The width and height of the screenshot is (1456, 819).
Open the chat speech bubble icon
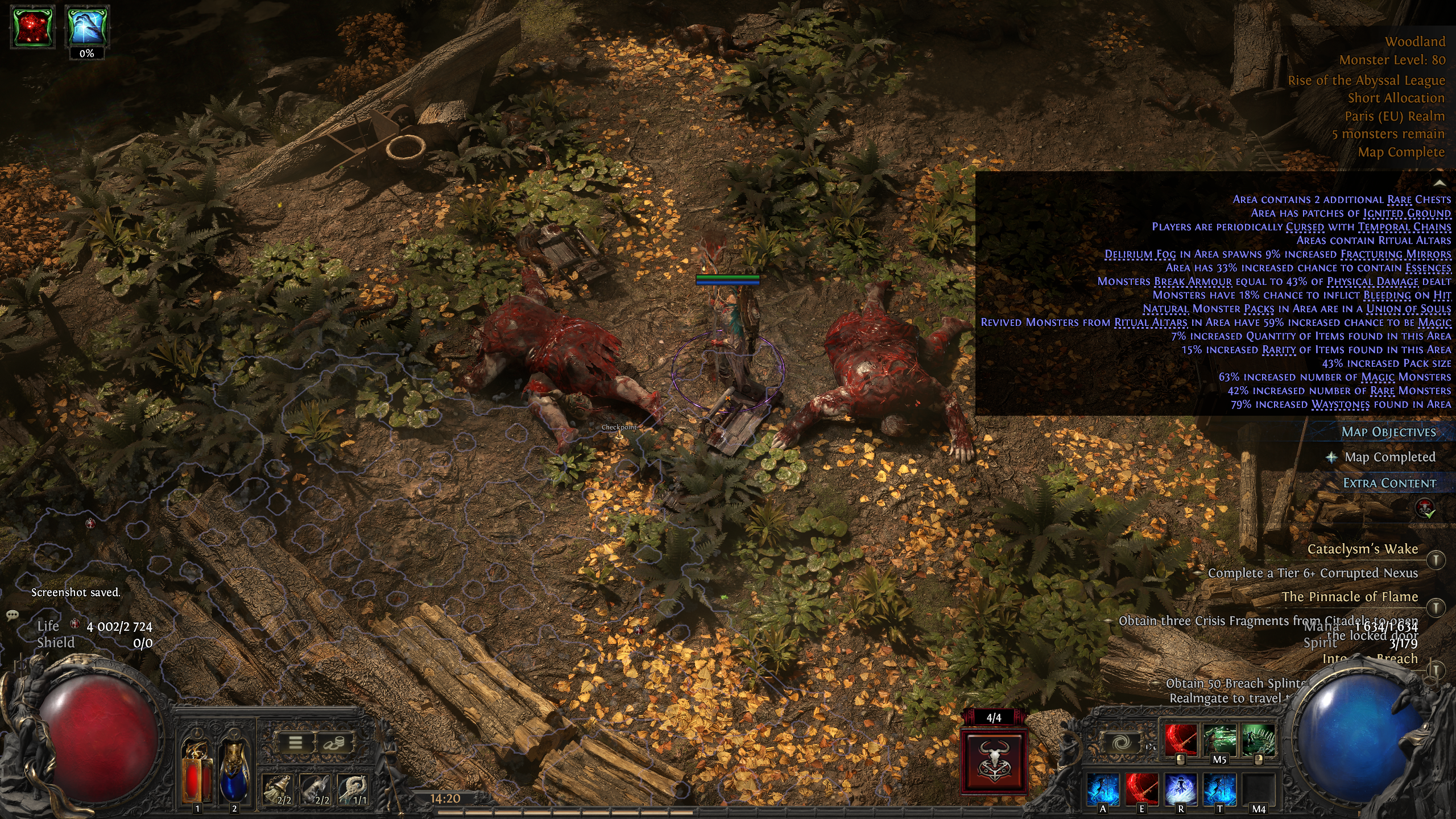[12, 615]
